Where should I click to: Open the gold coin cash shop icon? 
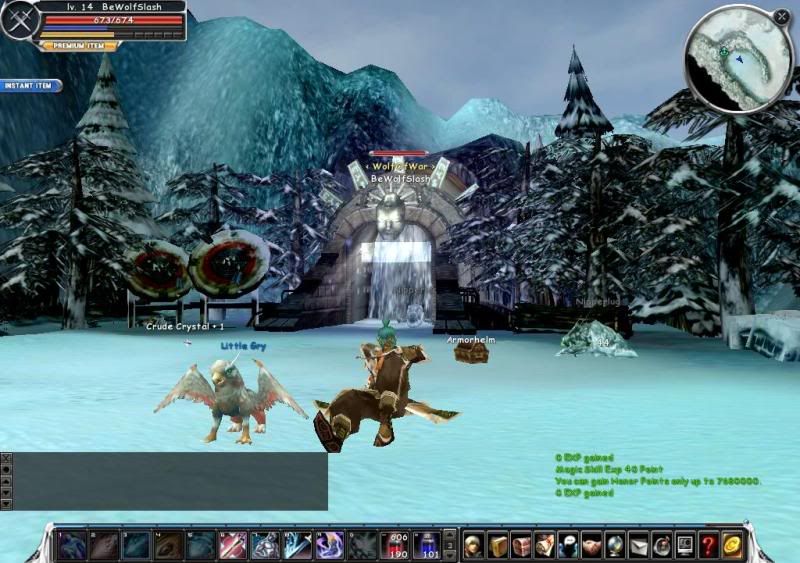tap(732, 545)
